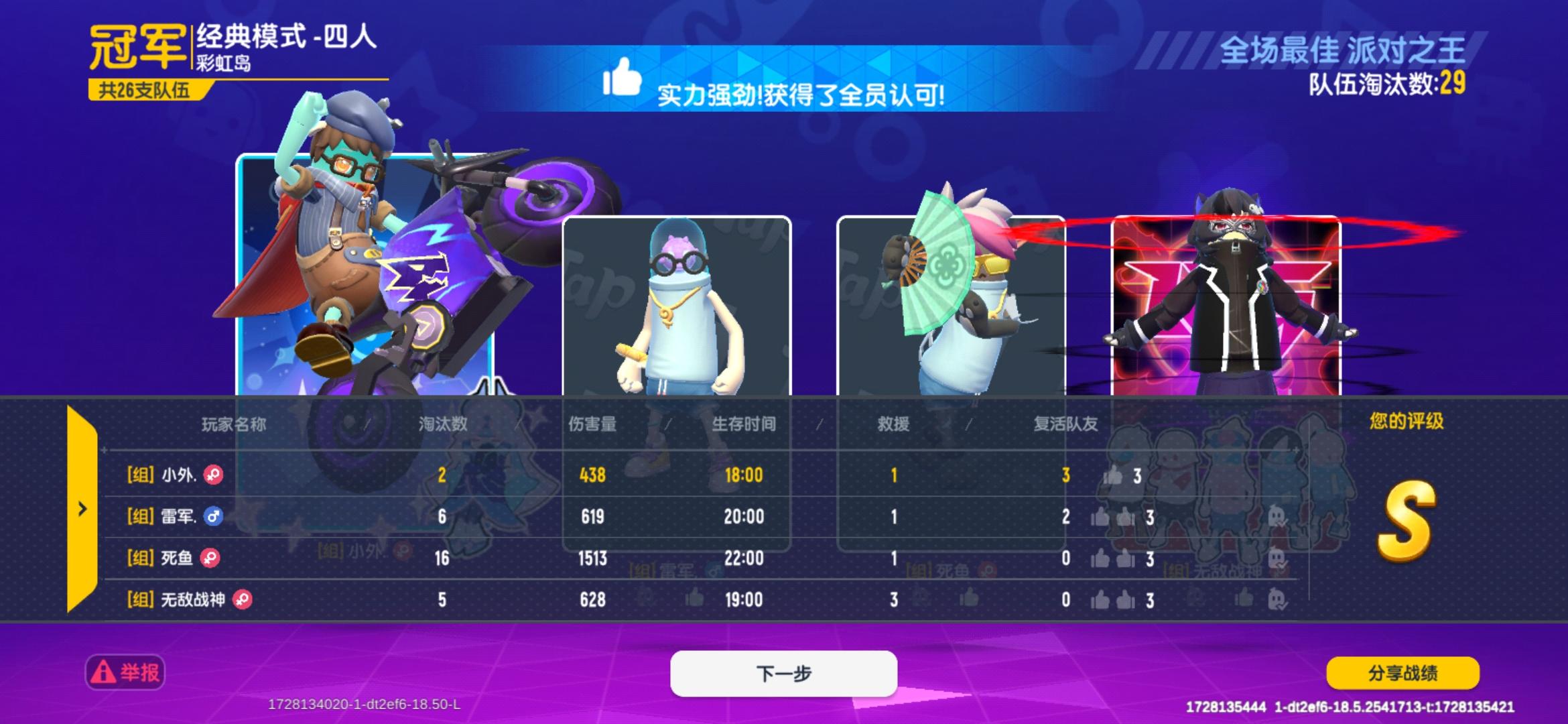
Task: Click the ghost revive icon in 雷军.'s row
Action: pyautogui.click(x=1277, y=516)
